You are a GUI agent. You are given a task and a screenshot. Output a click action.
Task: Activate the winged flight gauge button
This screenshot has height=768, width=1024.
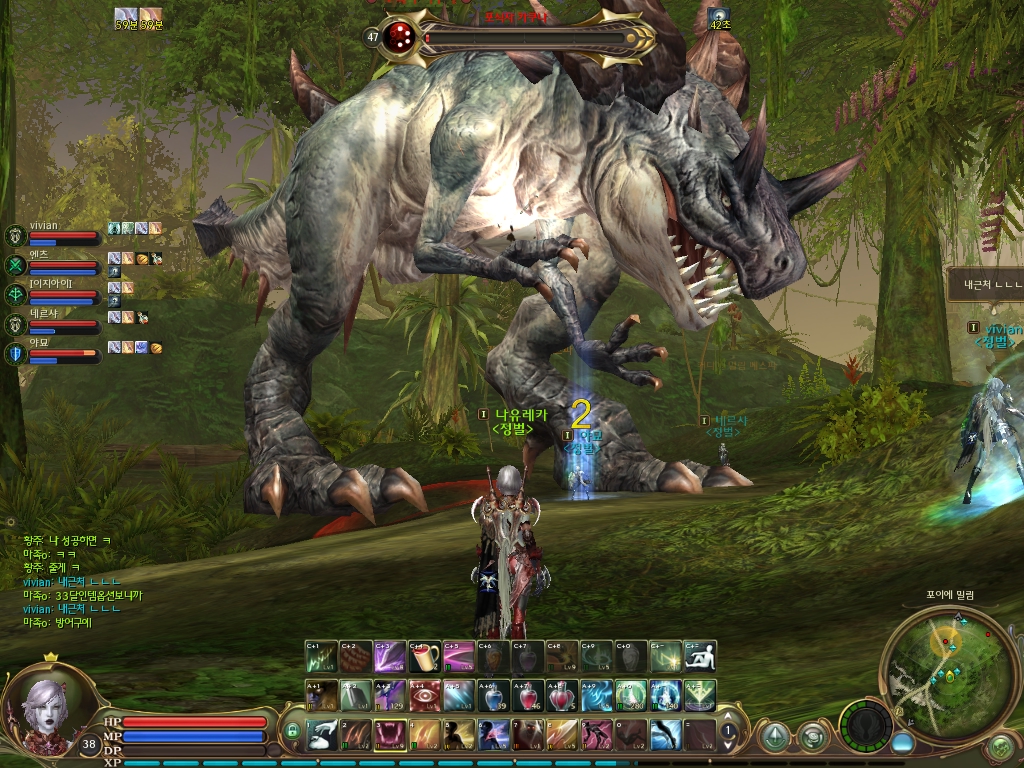coord(864,725)
